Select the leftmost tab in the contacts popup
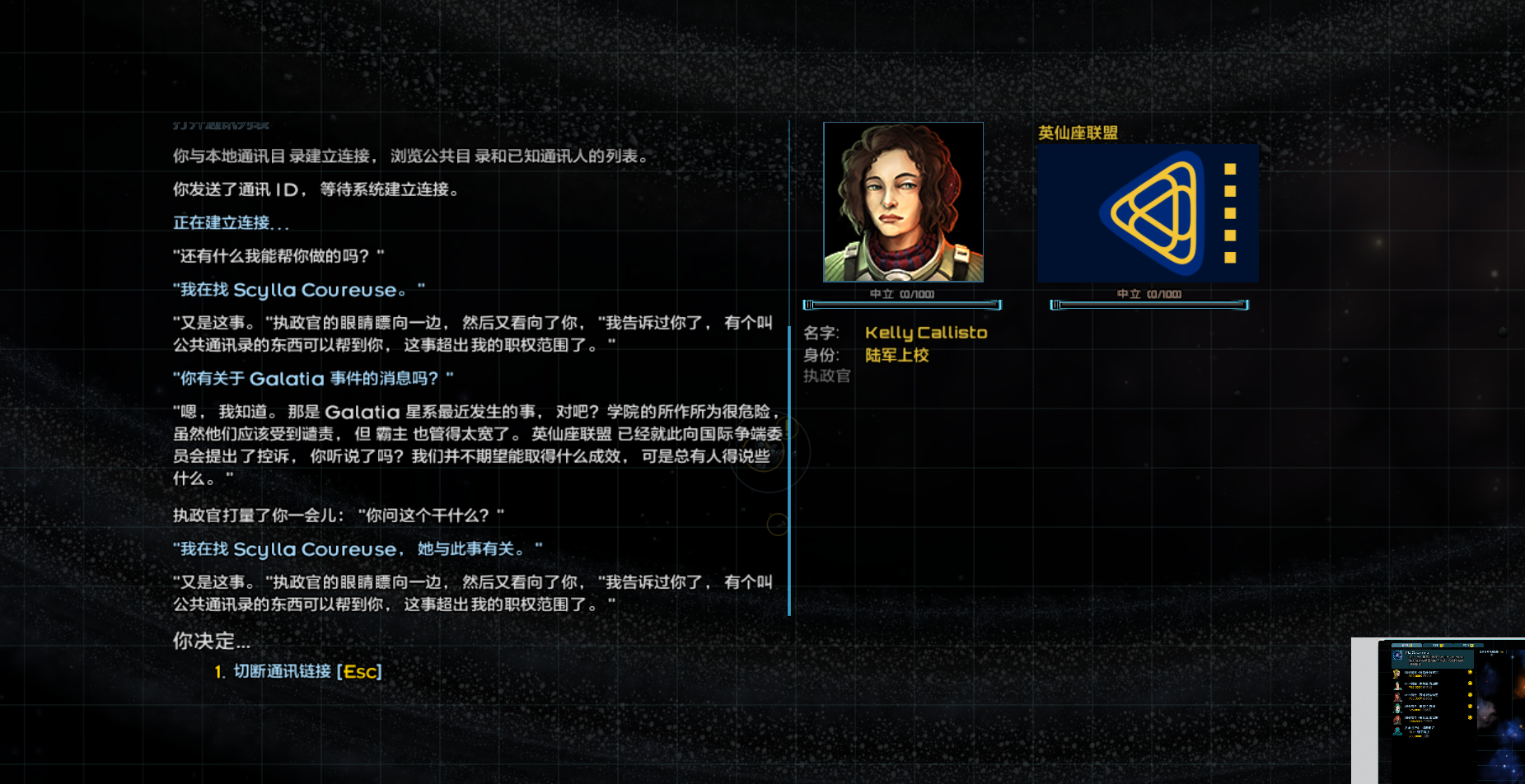1525x784 pixels. coord(1406,645)
